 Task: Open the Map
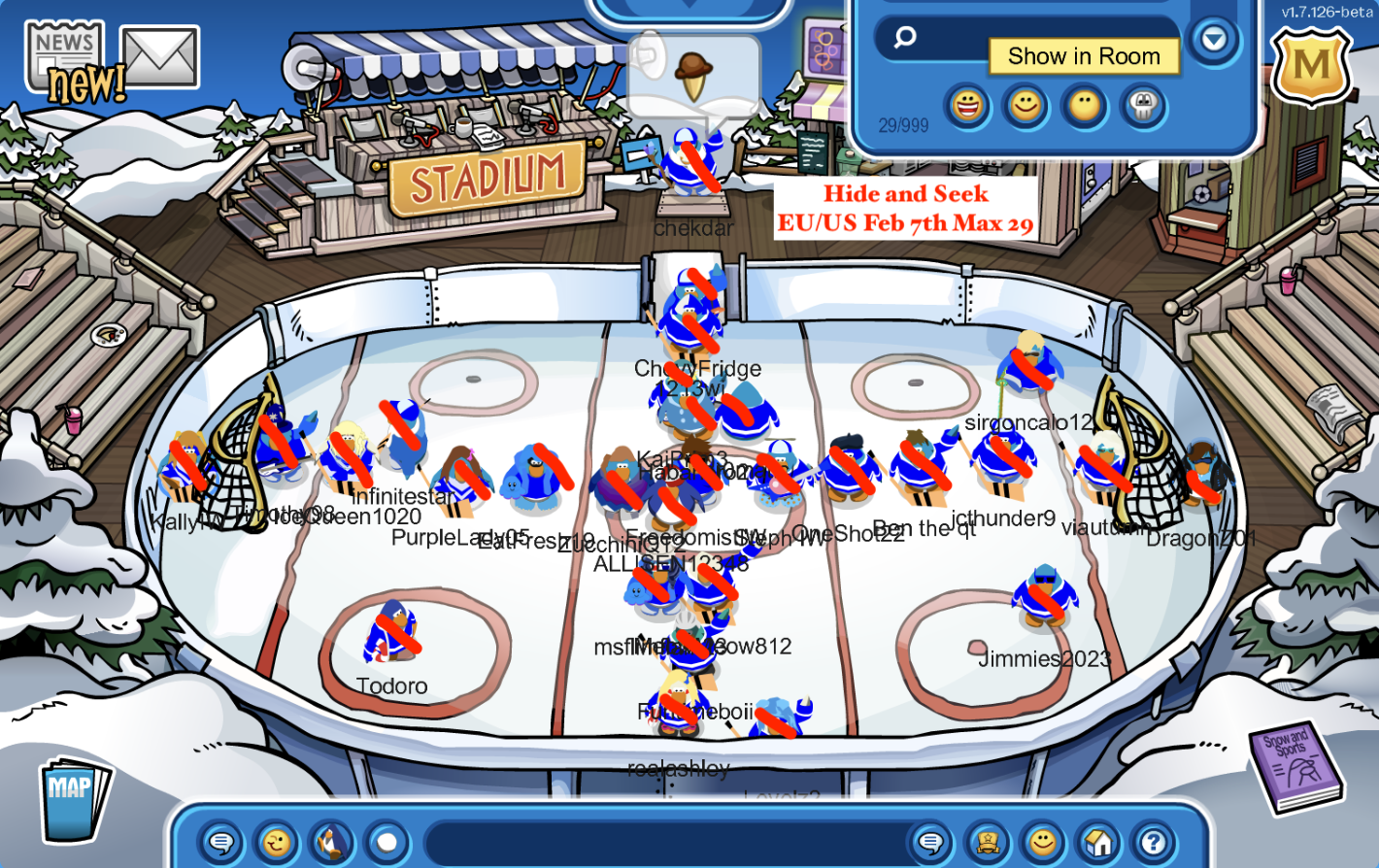71,798
